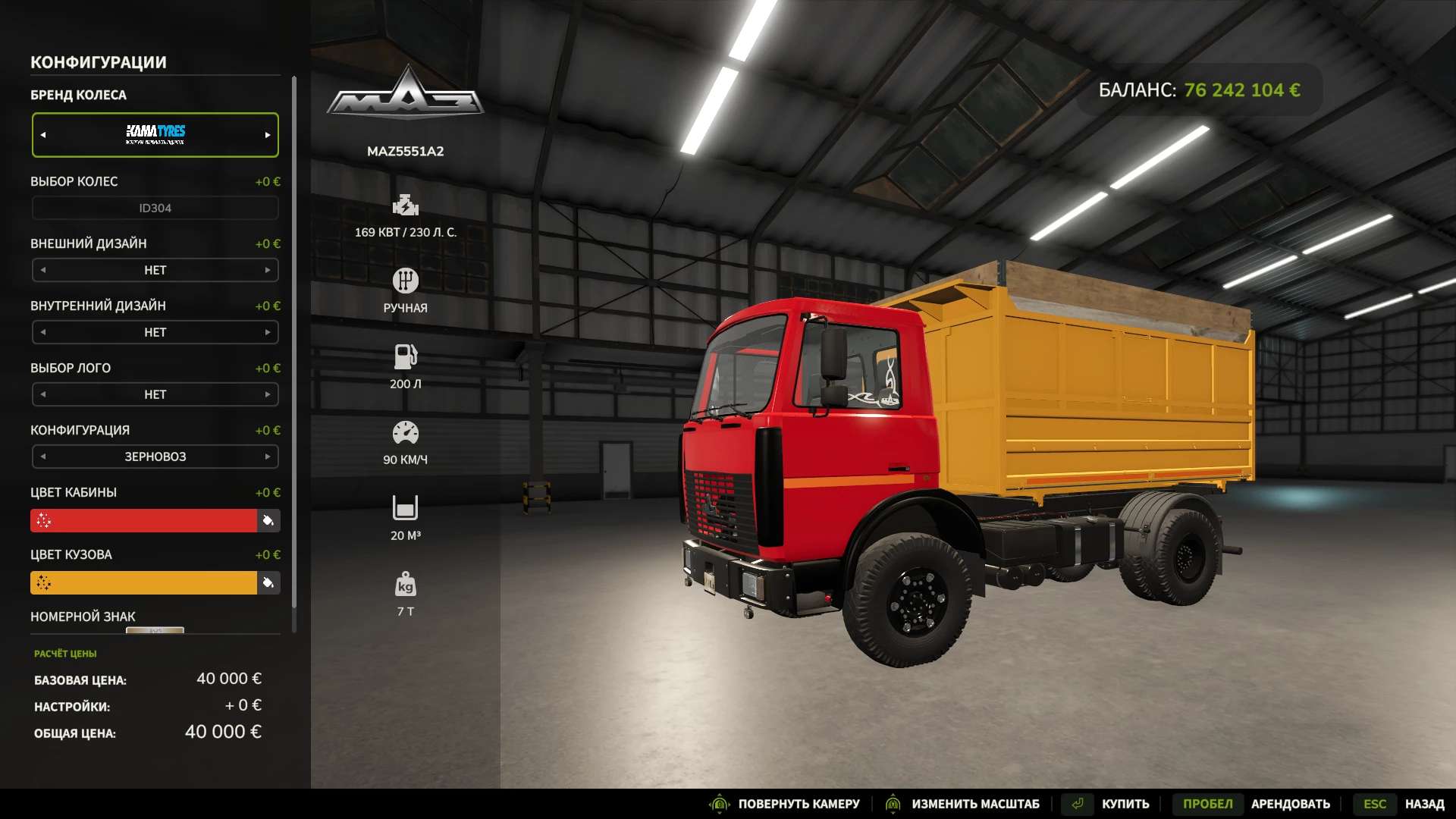The height and width of the screenshot is (819, 1456).
Task: Click the cabin color paint bucket button
Action: pos(268,521)
